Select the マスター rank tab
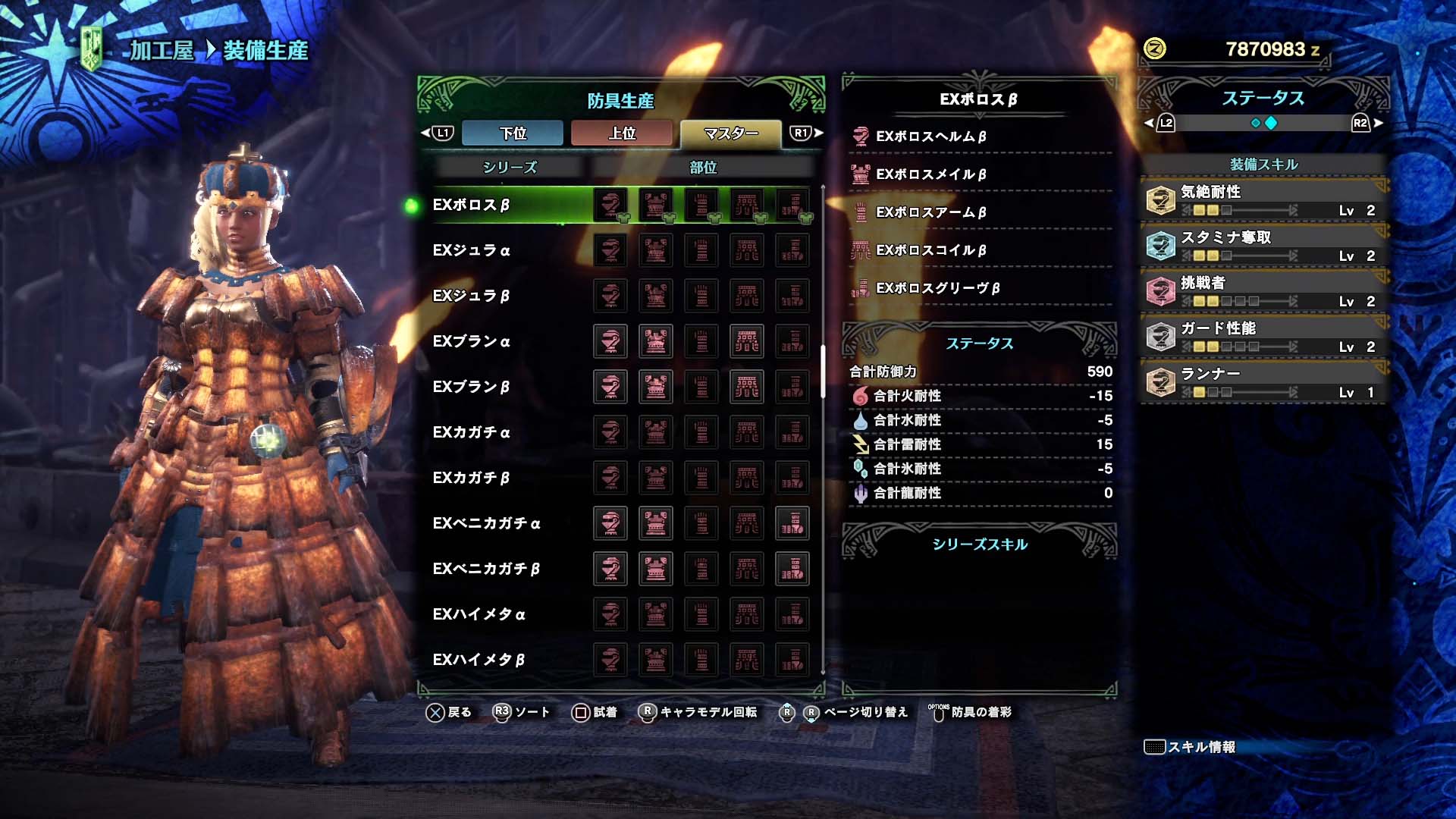Screen dimensions: 1456x819 (x=730, y=133)
